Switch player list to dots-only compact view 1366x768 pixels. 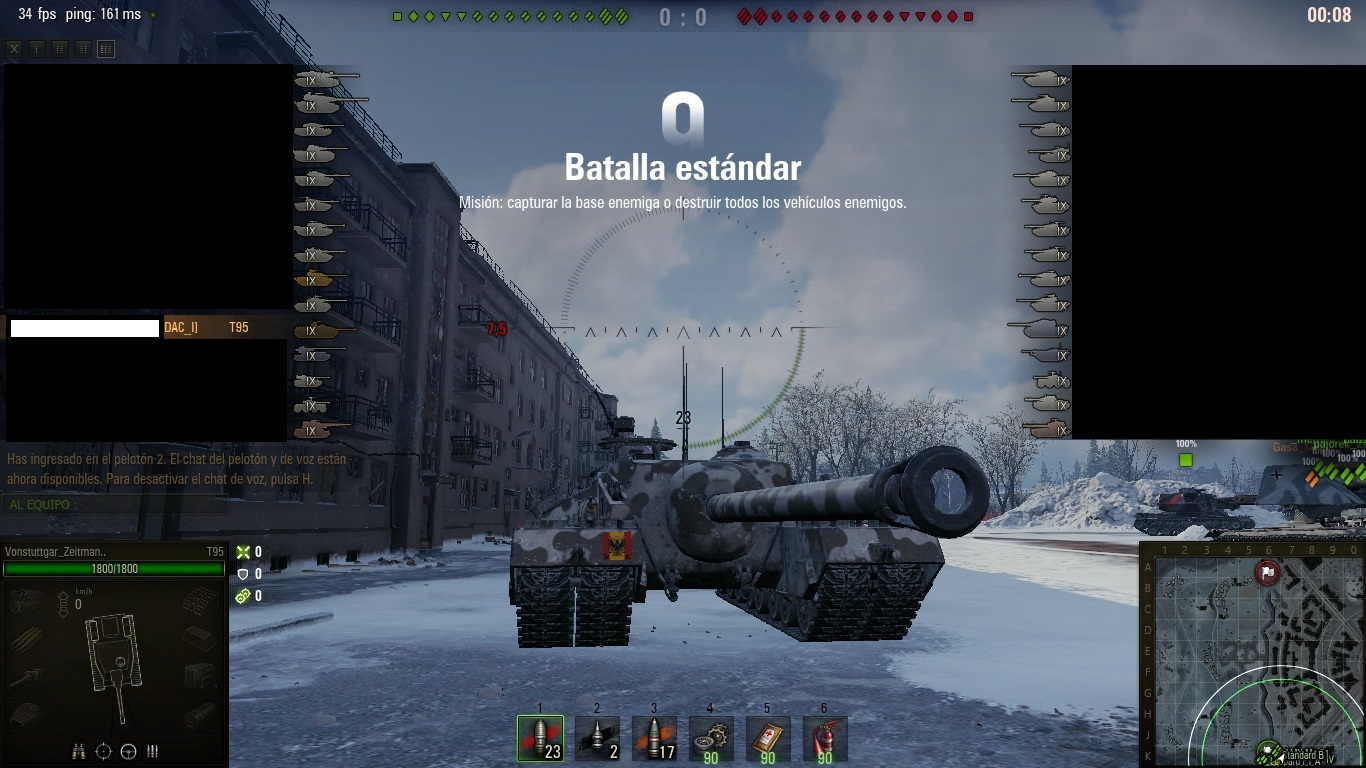point(37,49)
